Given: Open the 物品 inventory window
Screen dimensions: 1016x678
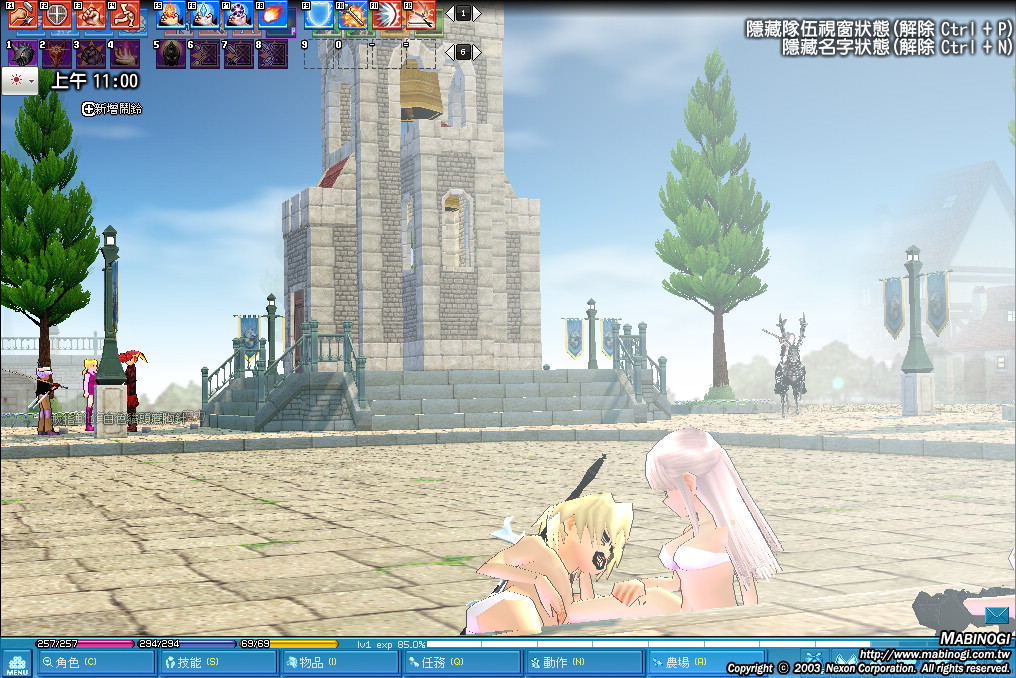Looking at the screenshot, I should pos(339,662).
